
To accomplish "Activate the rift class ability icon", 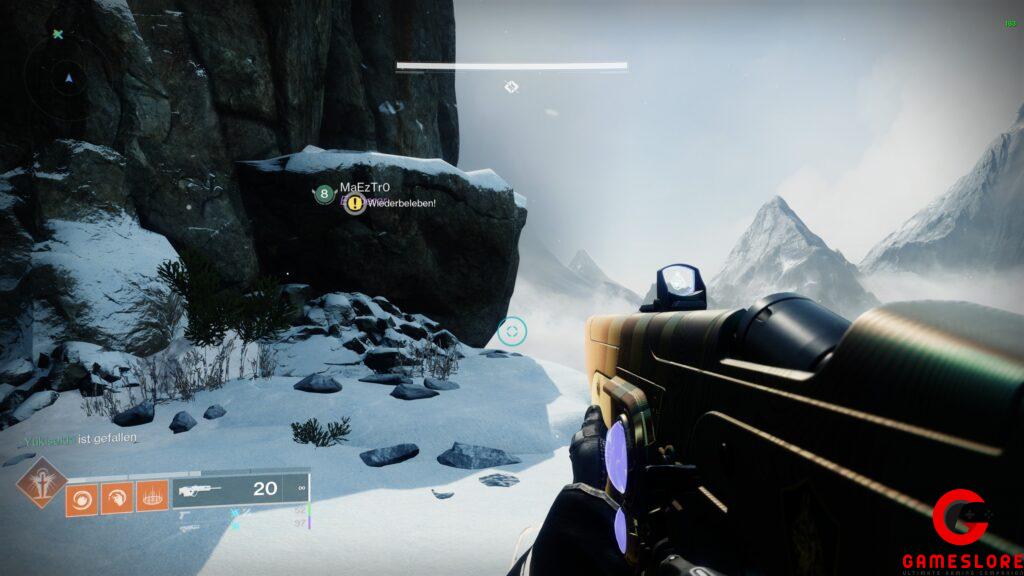I will point(151,497).
